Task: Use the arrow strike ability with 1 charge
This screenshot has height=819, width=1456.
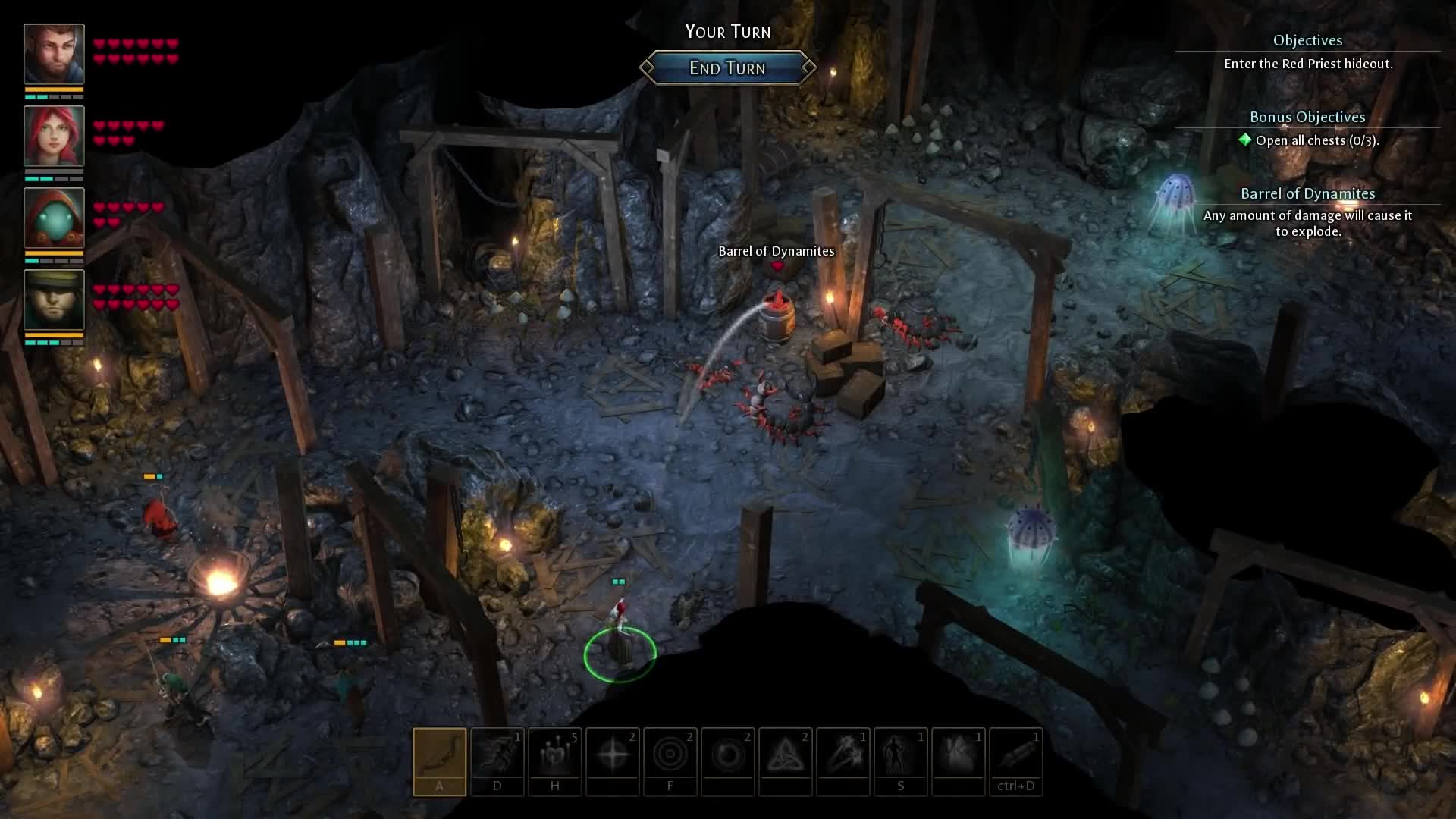Action: [843, 758]
